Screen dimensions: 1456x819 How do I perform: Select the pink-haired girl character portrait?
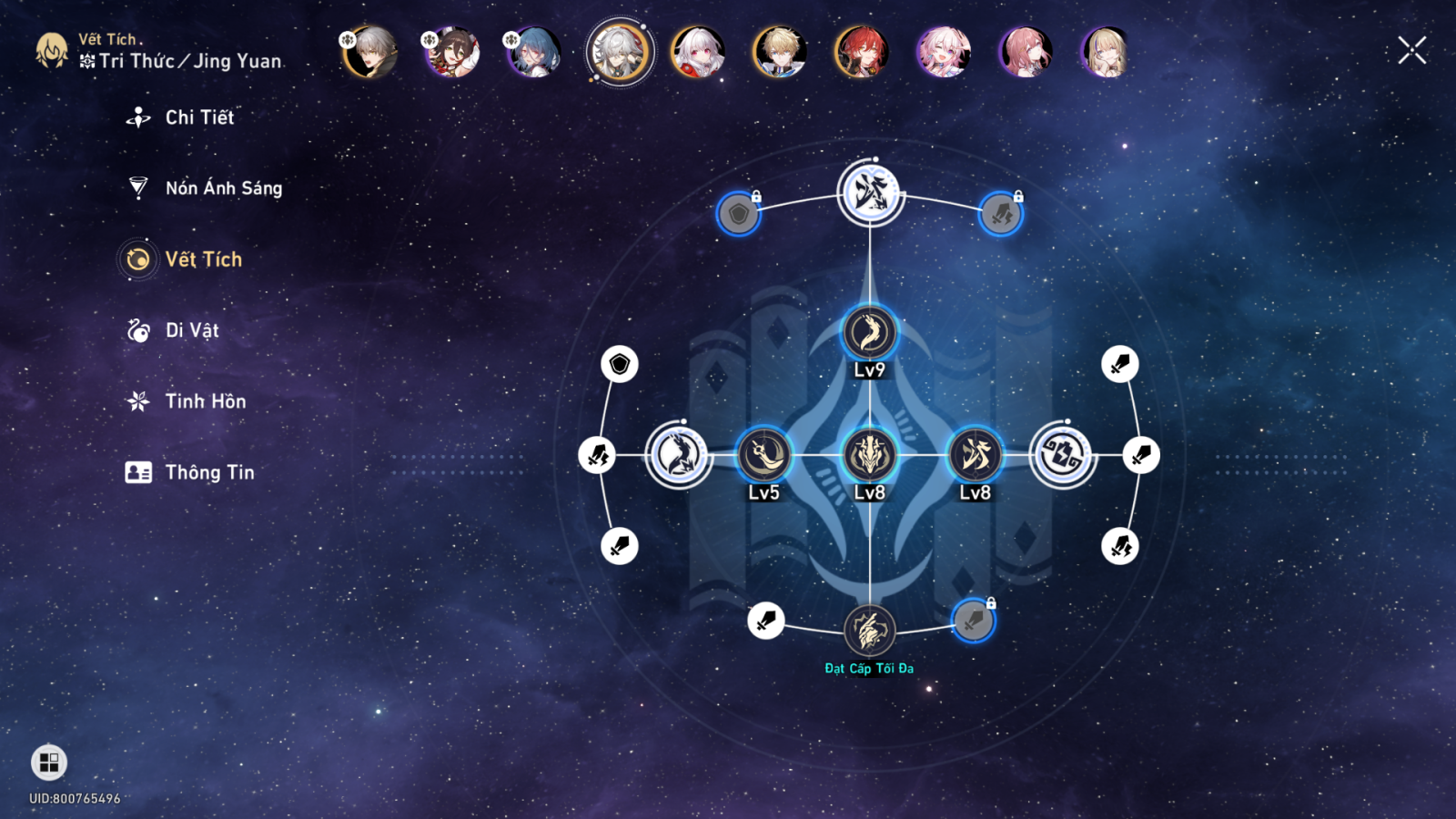(944, 52)
